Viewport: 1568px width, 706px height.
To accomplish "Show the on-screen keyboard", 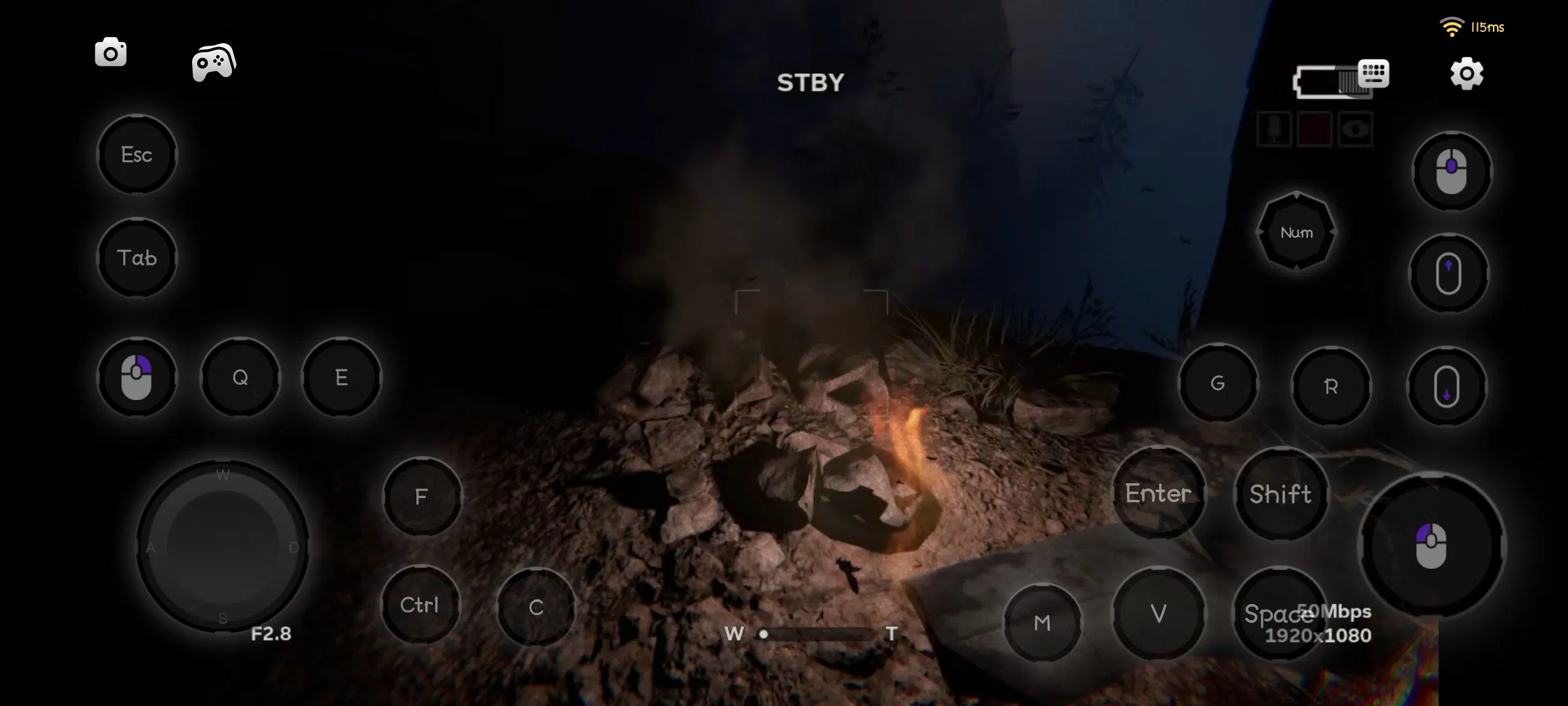I will pos(1372,74).
